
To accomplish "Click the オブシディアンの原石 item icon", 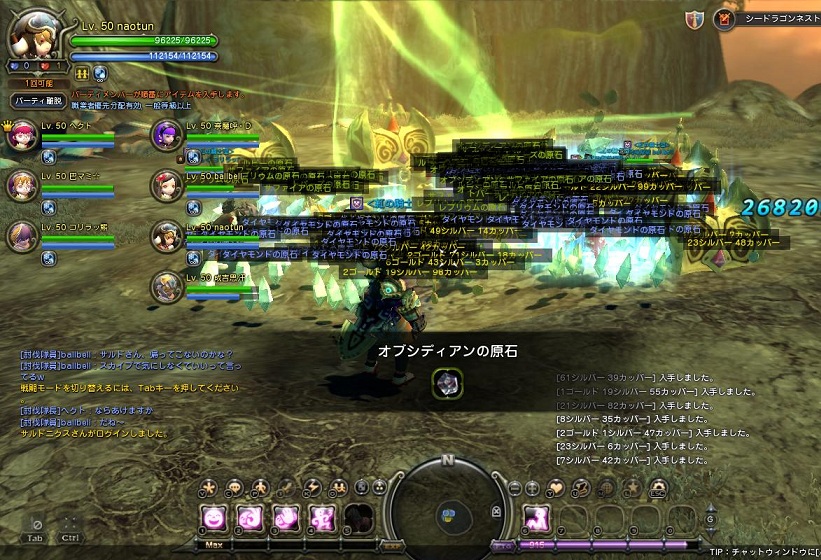I will point(446,382).
